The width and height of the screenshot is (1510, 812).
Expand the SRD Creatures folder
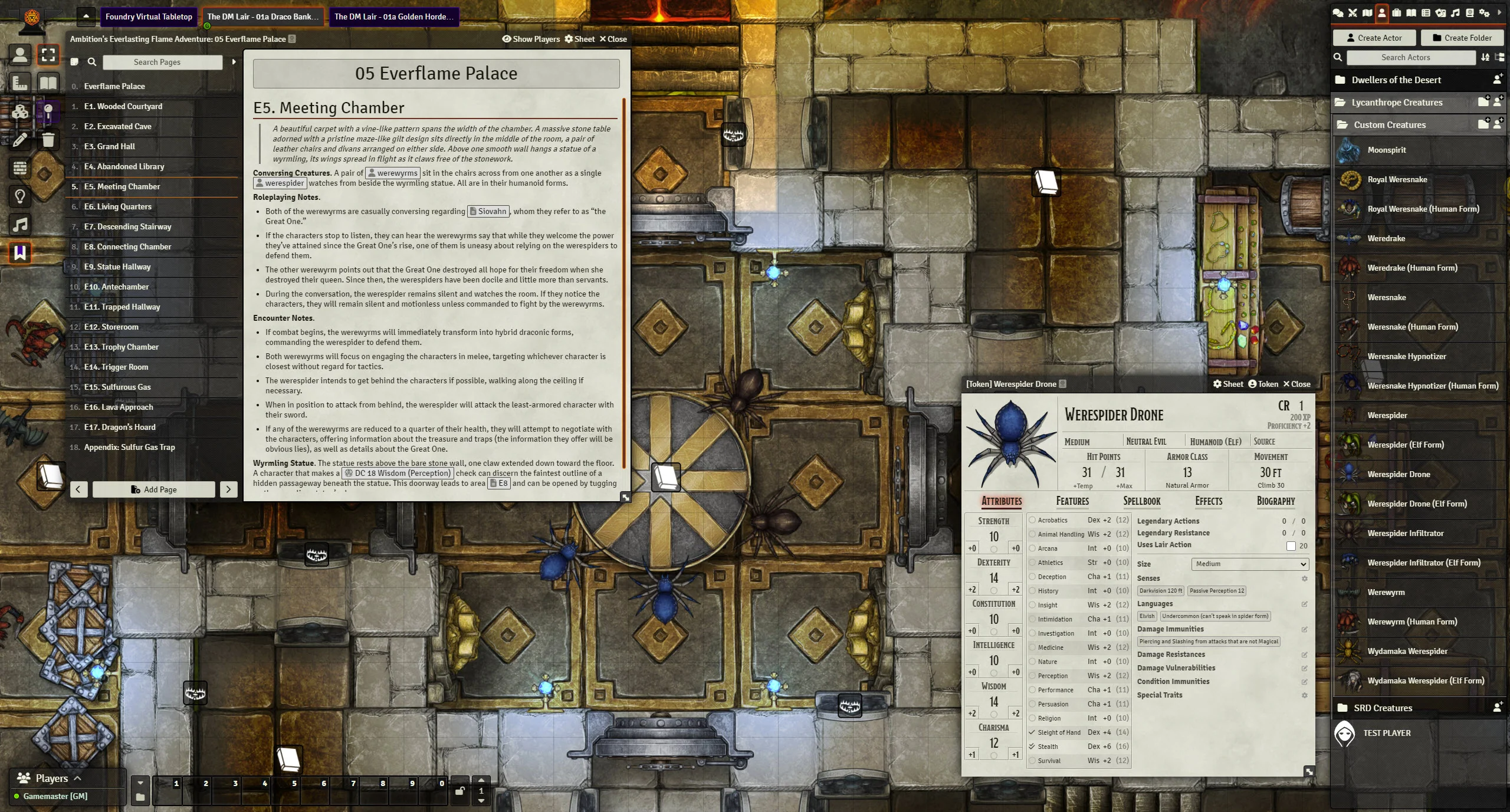click(x=1383, y=708)
